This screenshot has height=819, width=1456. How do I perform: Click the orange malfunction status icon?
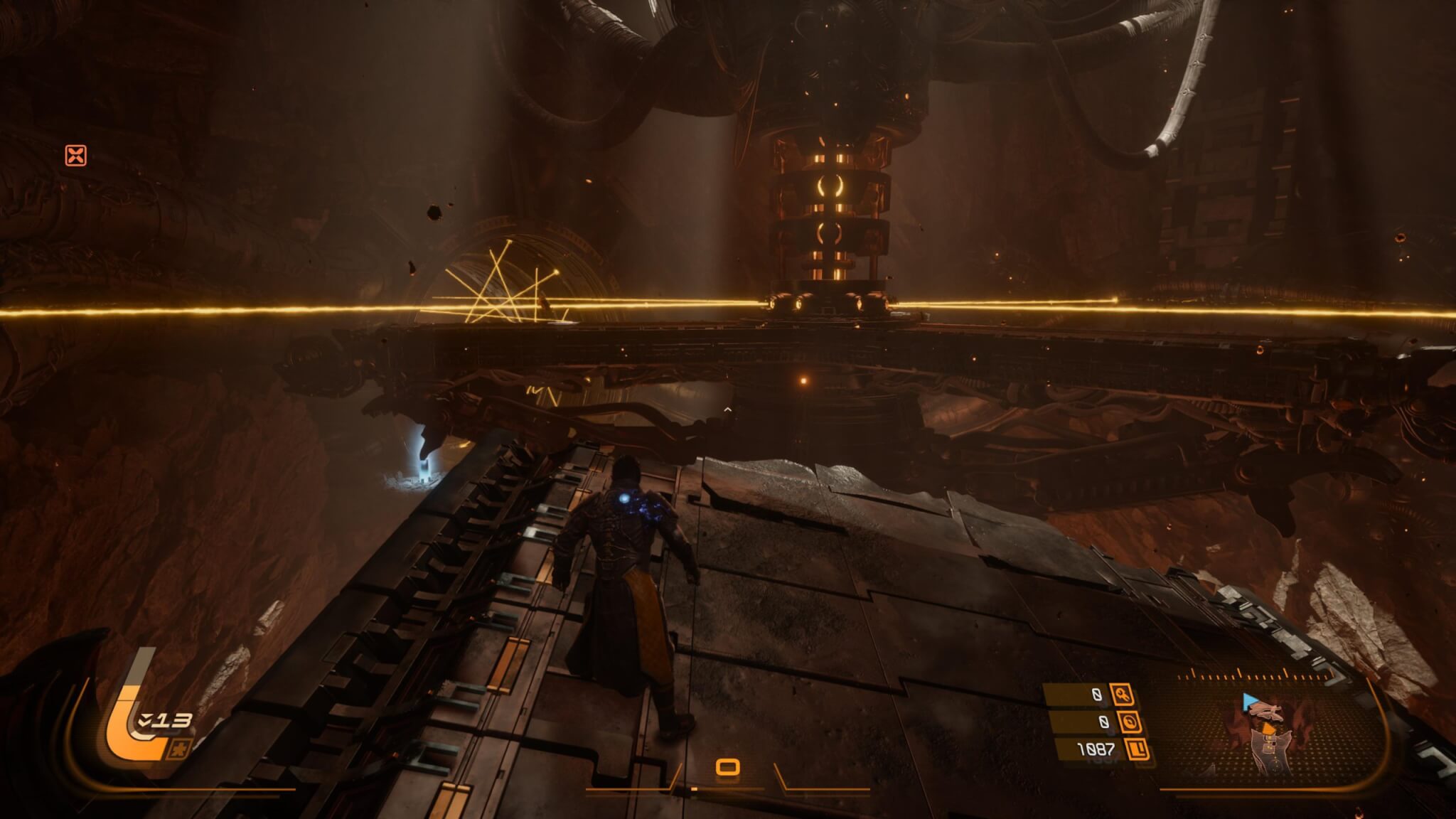coord(76,155)
